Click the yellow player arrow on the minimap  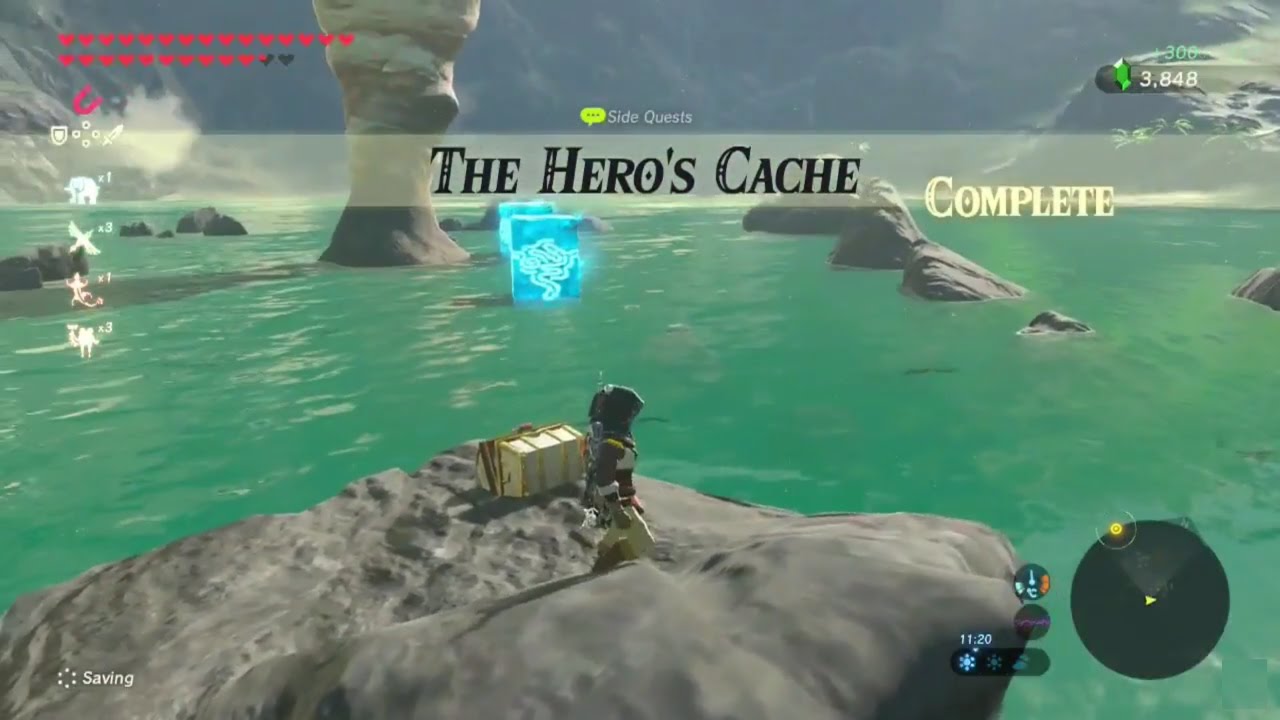tap(1150, 600)
